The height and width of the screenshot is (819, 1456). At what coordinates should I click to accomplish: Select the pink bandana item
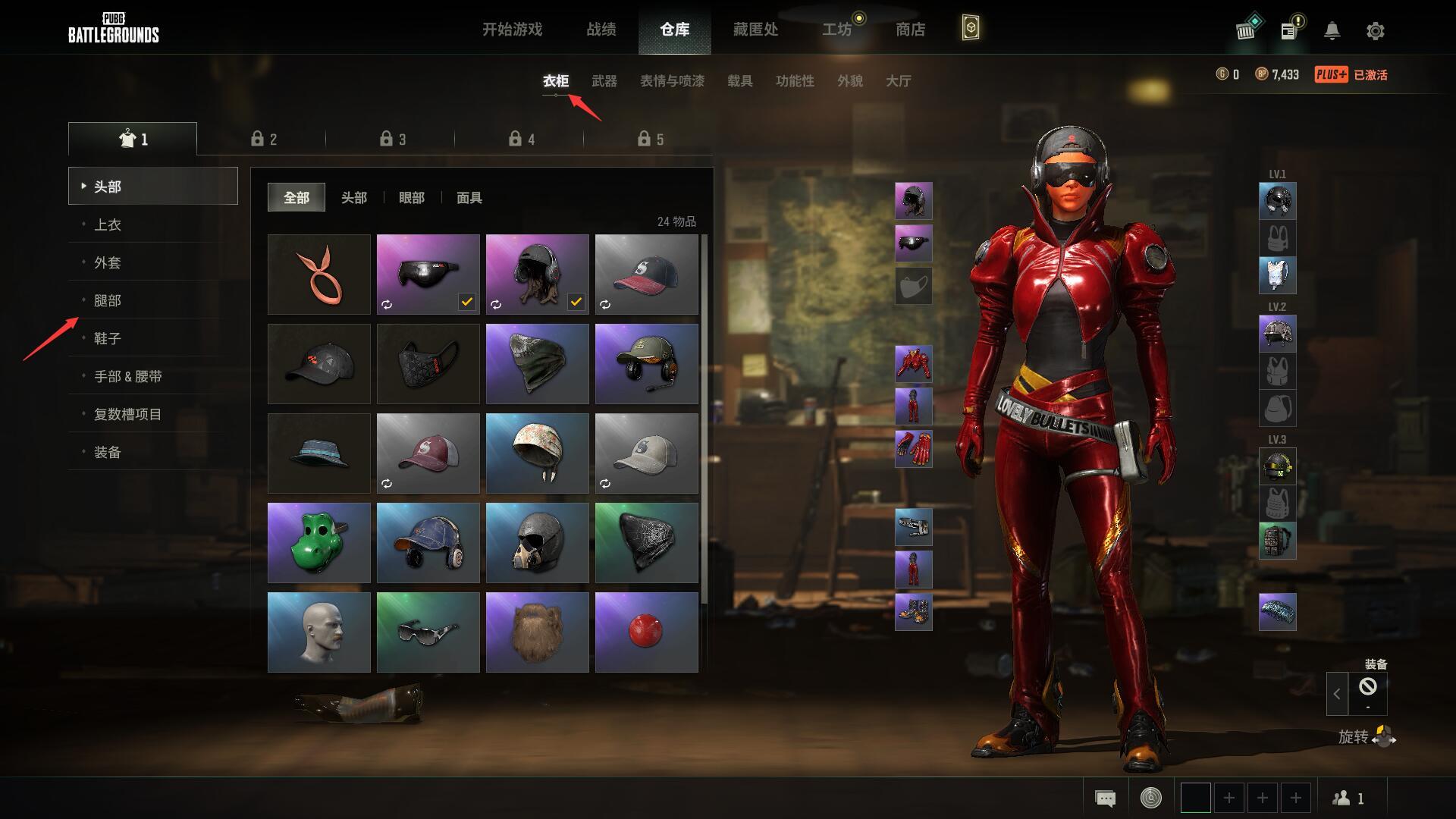click(x=319, y=274)
